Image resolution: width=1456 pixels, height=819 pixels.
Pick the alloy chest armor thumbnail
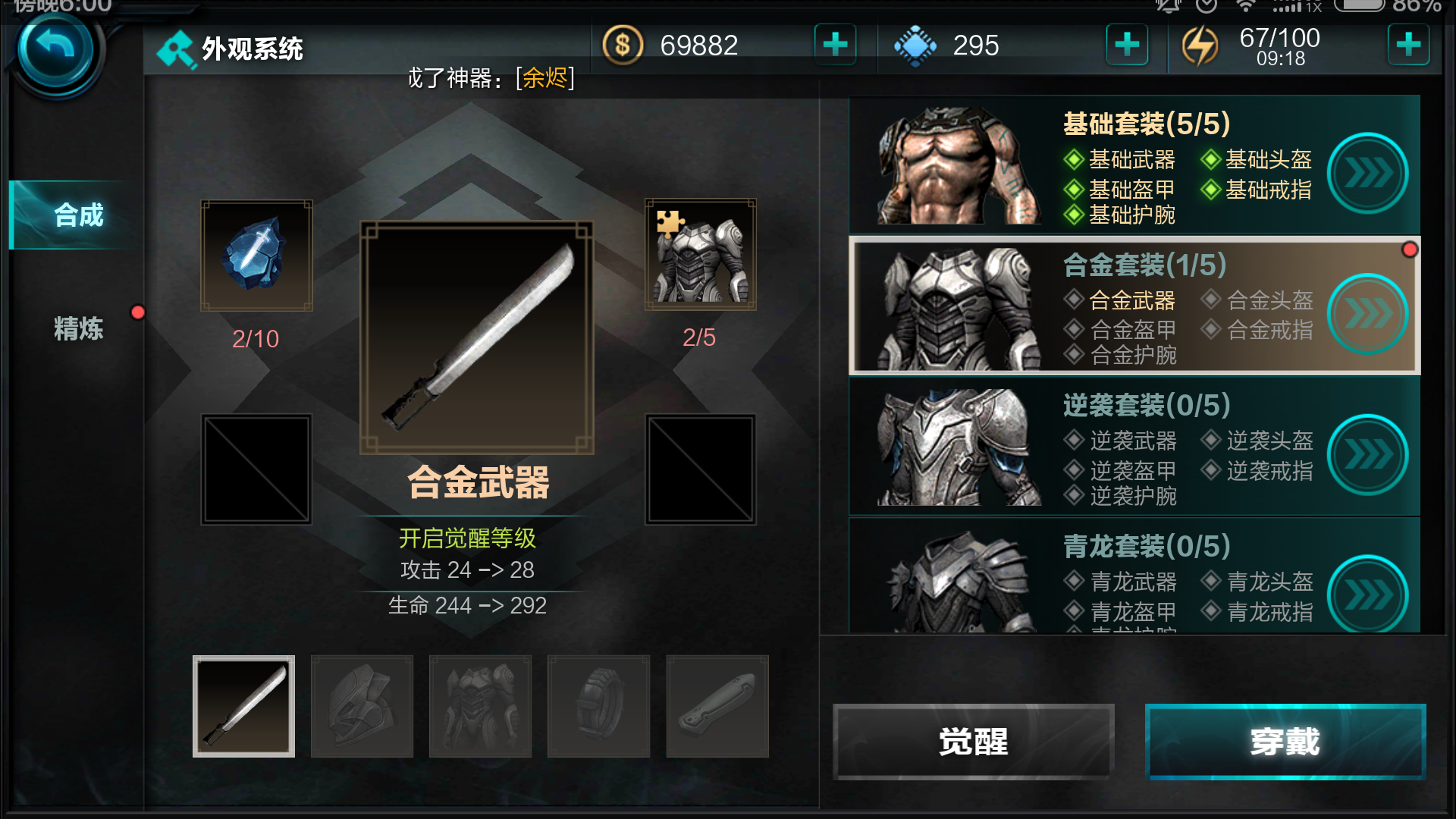[480, 706]
